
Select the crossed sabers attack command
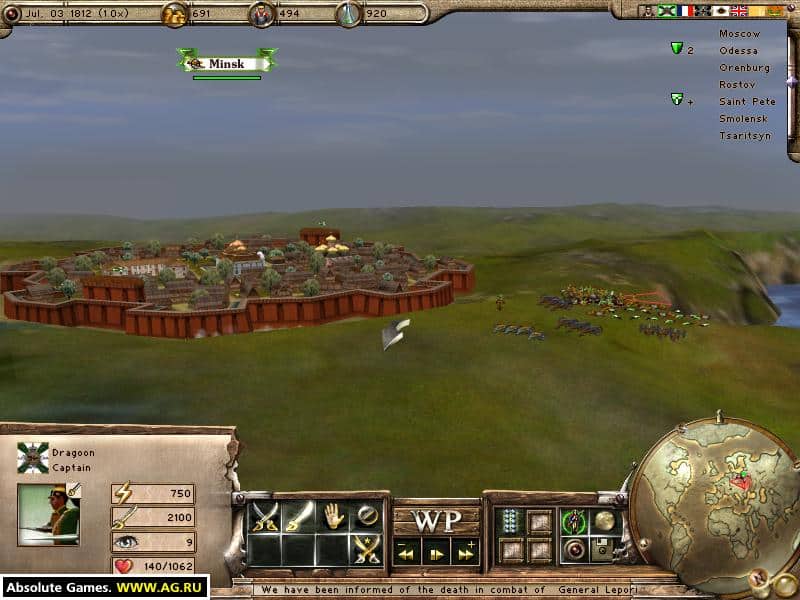265,516
